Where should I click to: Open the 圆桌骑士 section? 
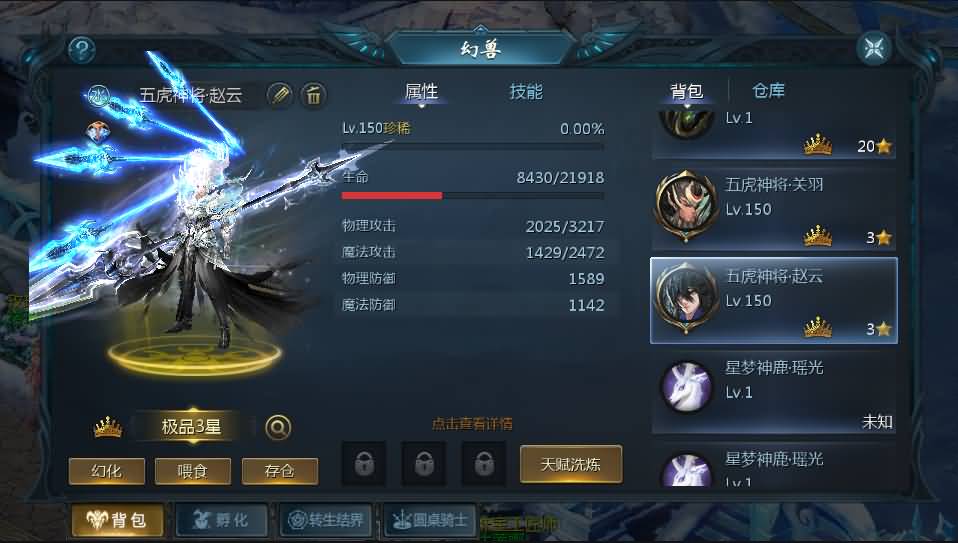(430, 520)
